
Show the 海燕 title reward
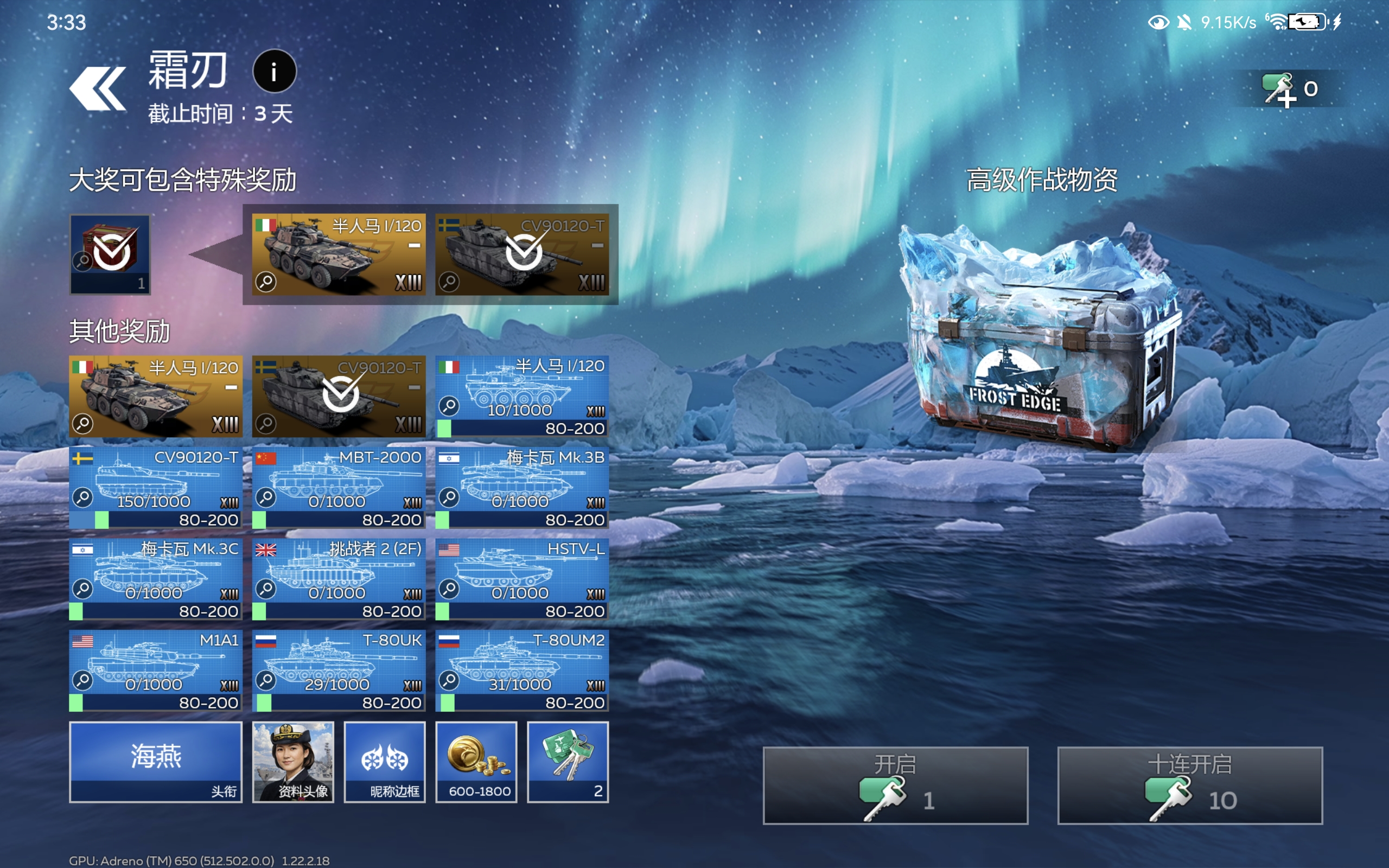pos(156,761)
